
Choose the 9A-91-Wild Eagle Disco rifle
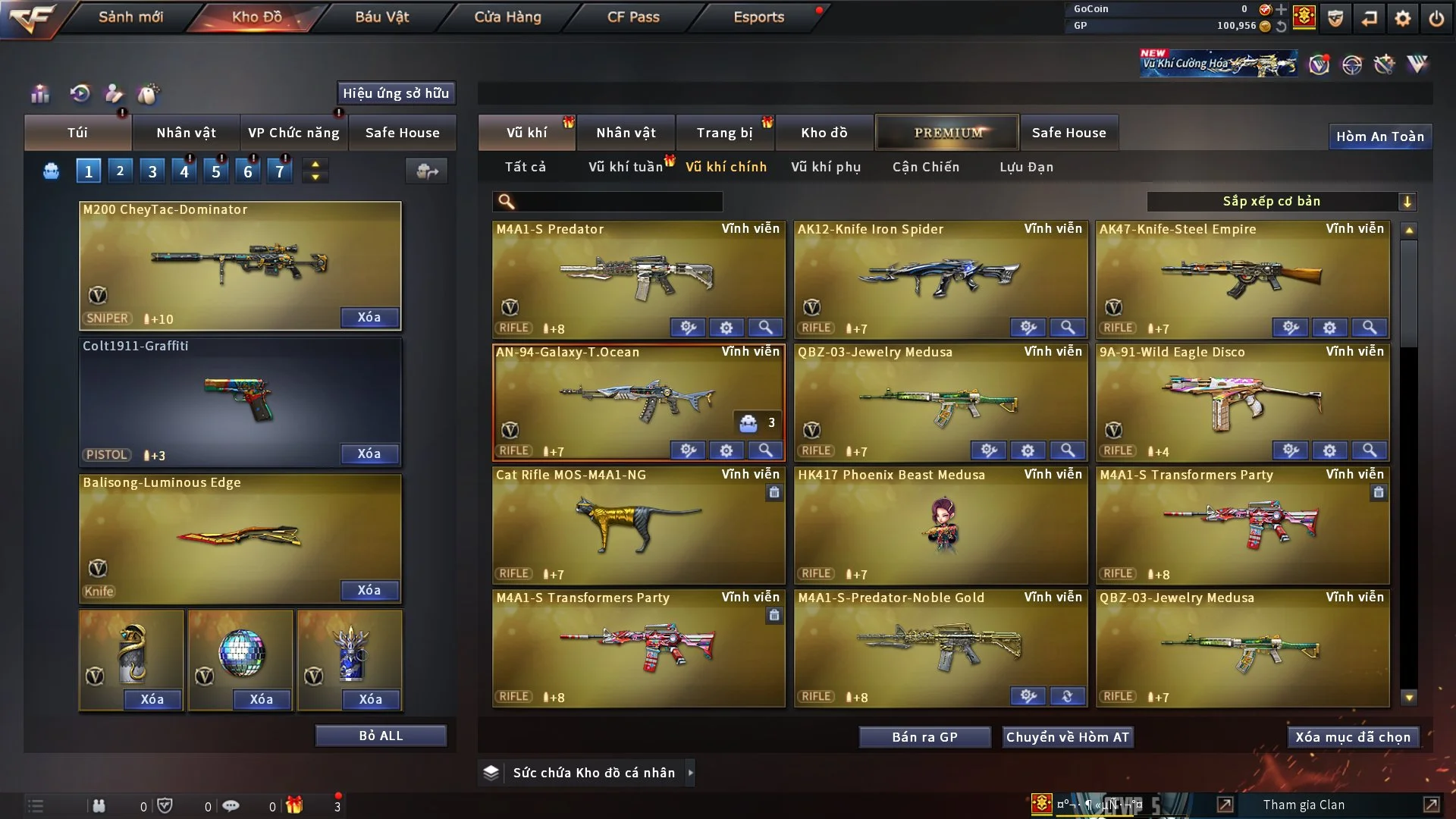pyautogui.click(x=1241, y=401)
